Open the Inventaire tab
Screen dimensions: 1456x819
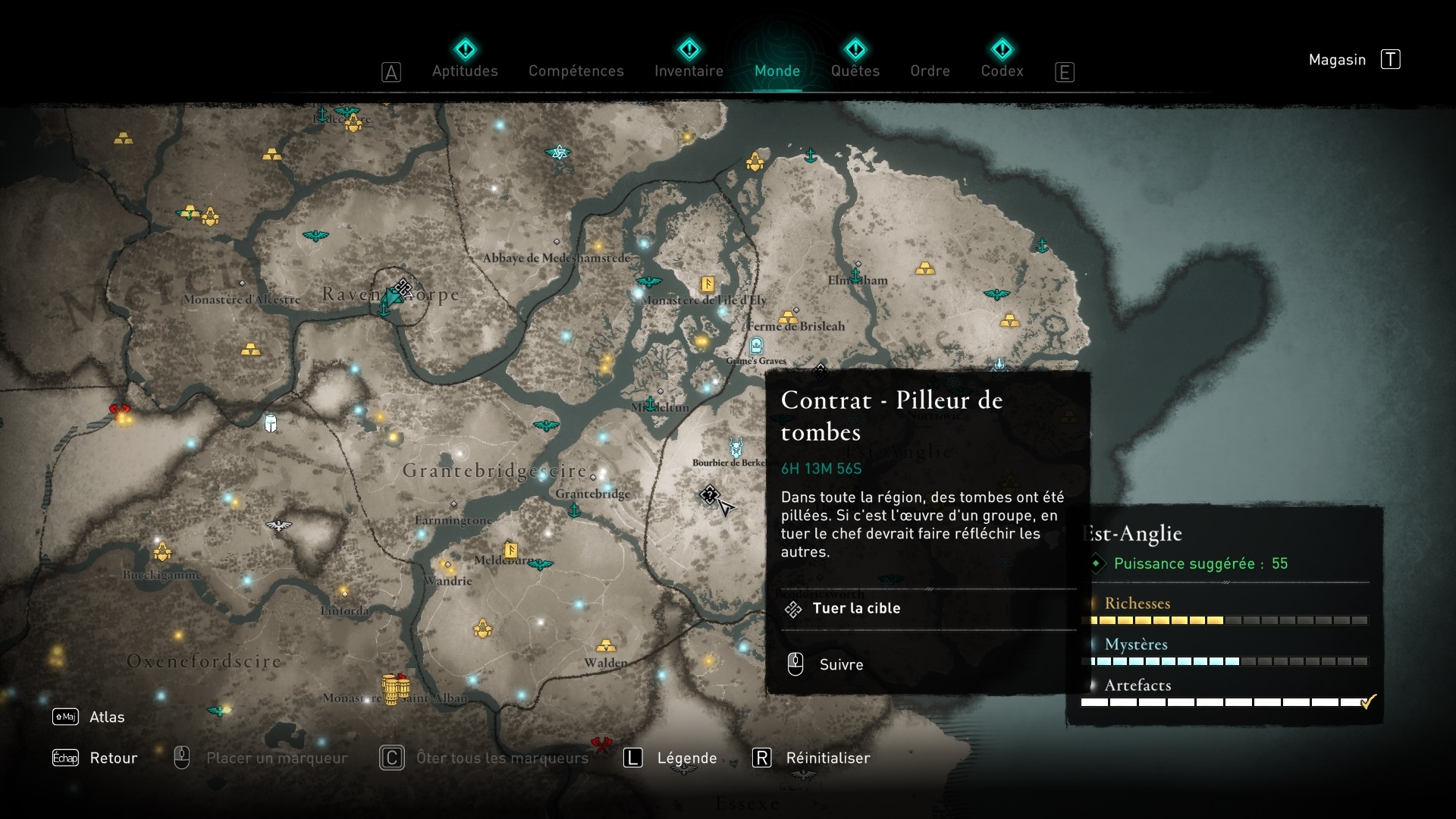pos(689,71)
